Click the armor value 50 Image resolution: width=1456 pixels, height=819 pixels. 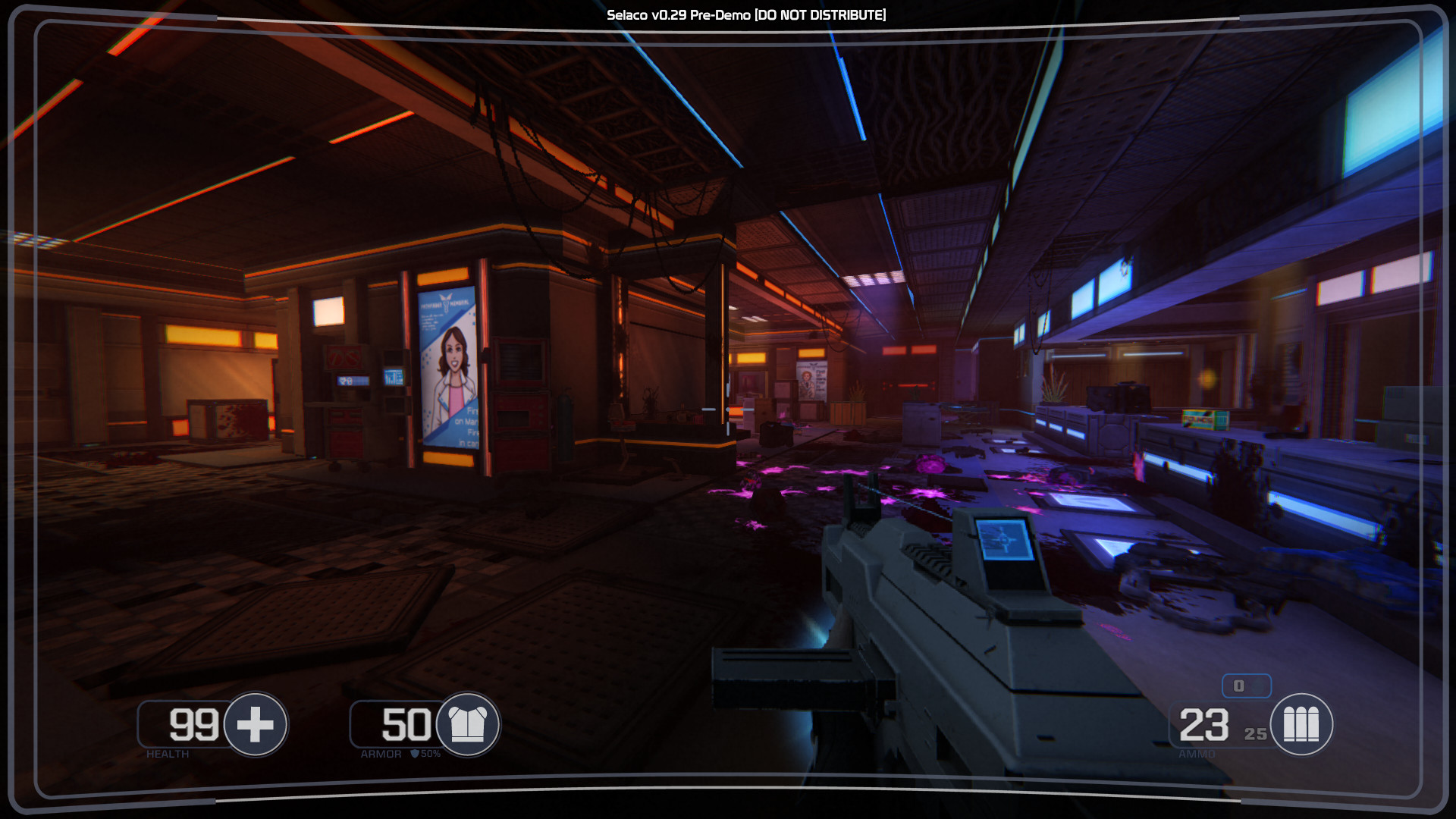407,724
